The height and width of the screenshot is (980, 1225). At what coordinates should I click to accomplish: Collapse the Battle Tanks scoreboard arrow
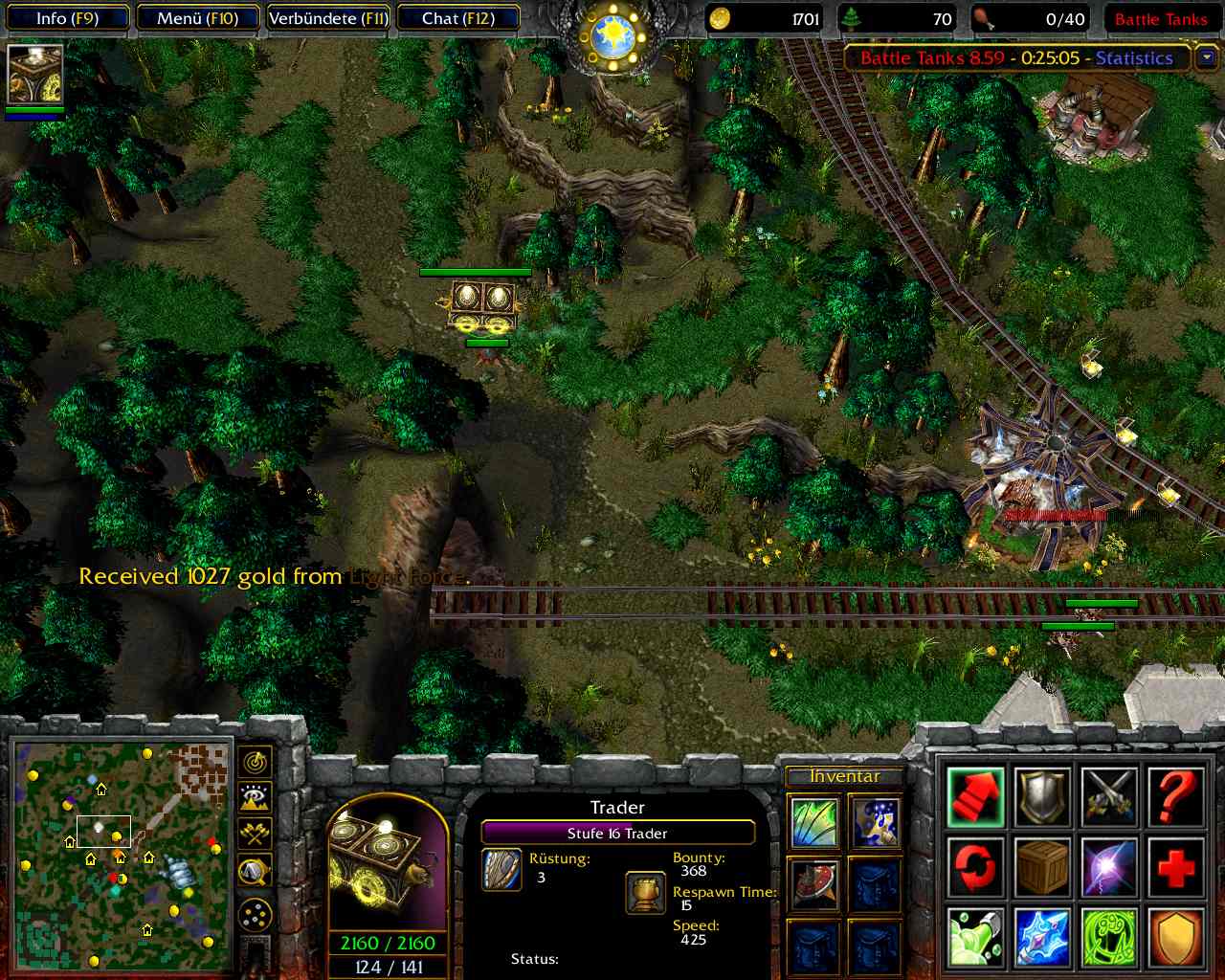(x=1206, y=58)
